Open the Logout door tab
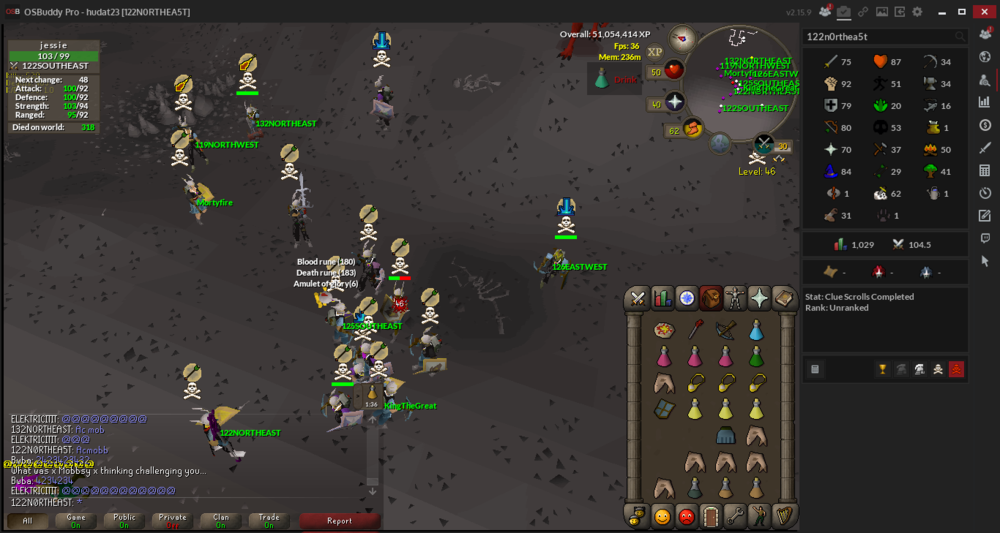The height and width of the screenshot is (533, 1000). (x=710, y=516)
